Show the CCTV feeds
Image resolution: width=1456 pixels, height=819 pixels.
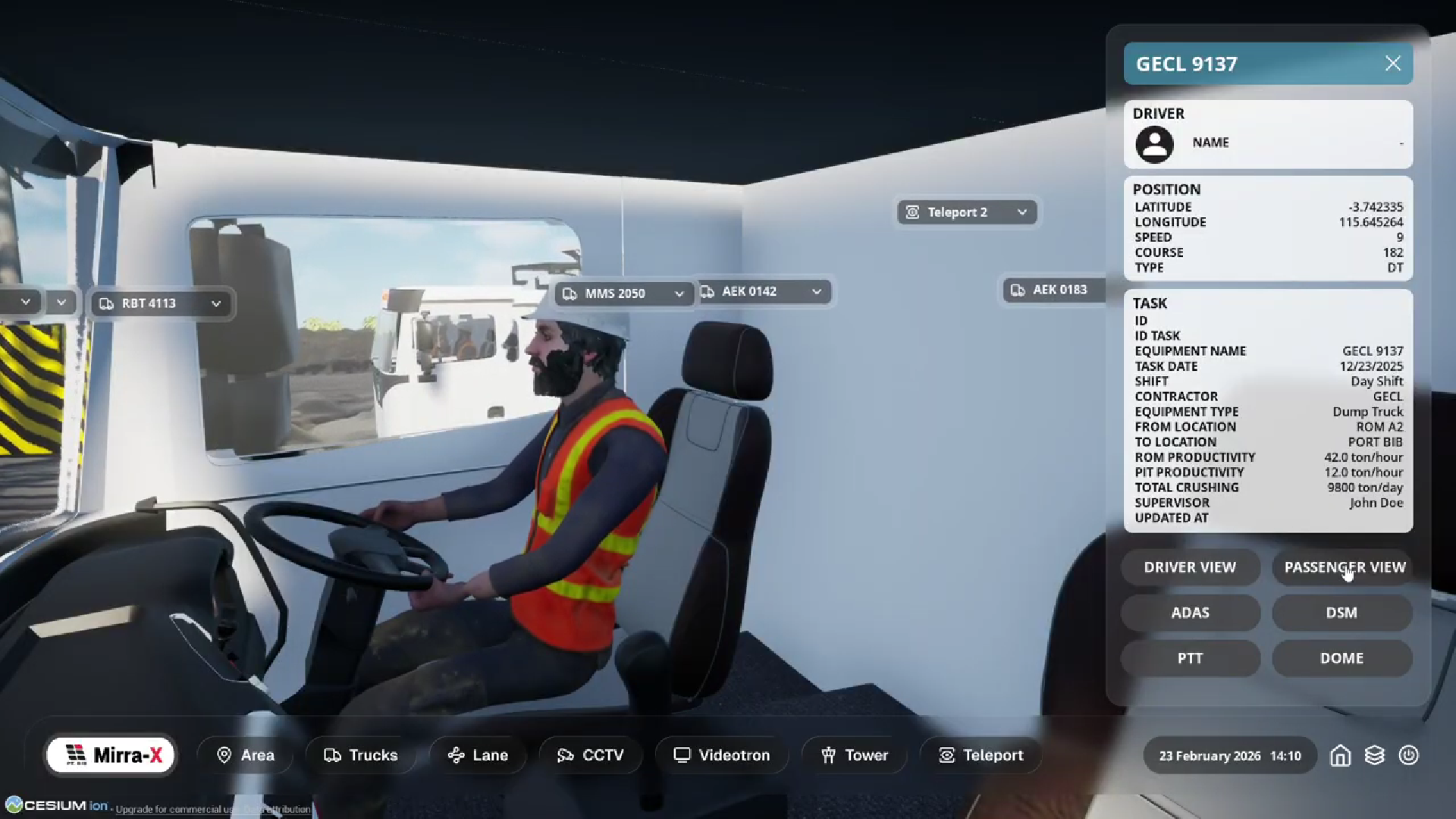(x=590, y=755)
